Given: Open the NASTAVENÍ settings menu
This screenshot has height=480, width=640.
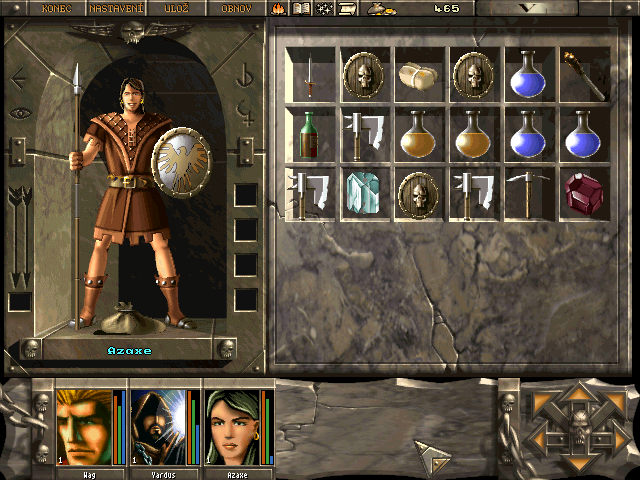Looking at the screenshot, I should (116, 8).
